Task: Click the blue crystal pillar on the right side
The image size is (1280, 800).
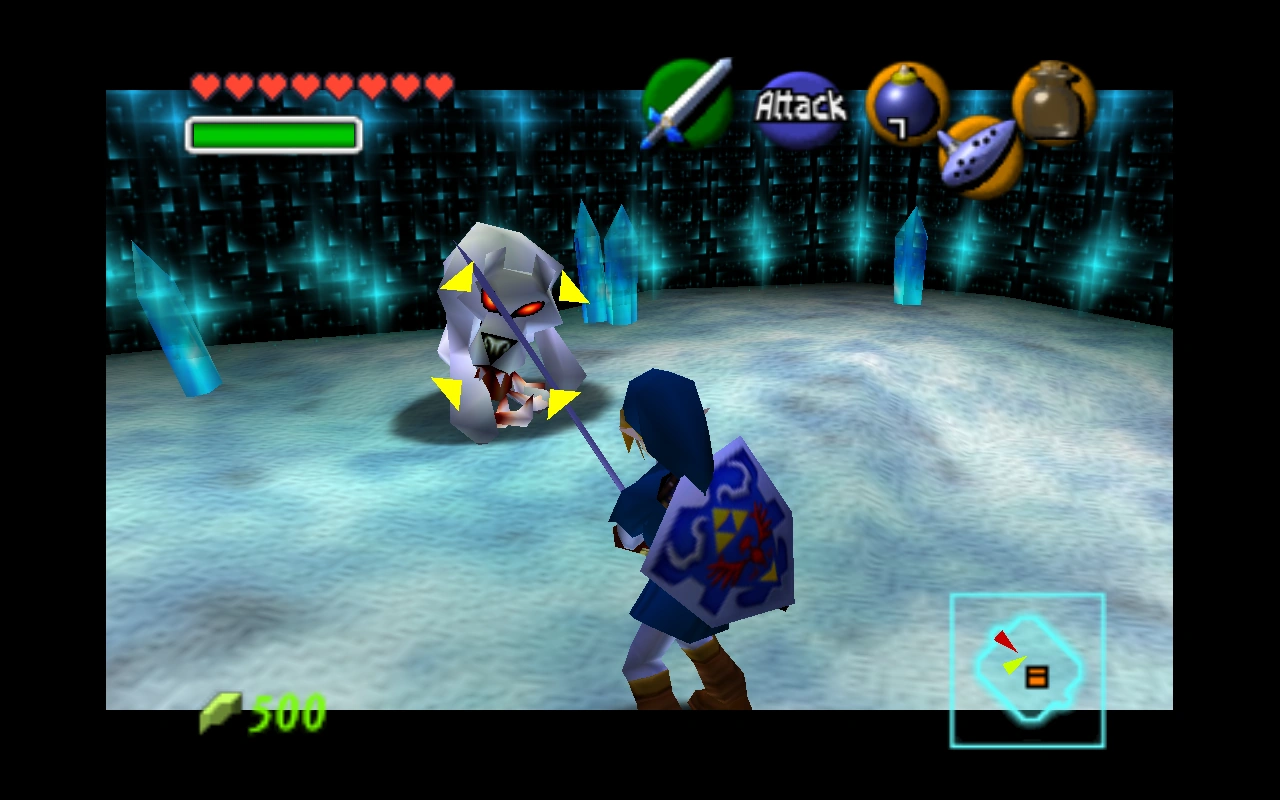Action: pyautogui.click(x=911, y=255)
